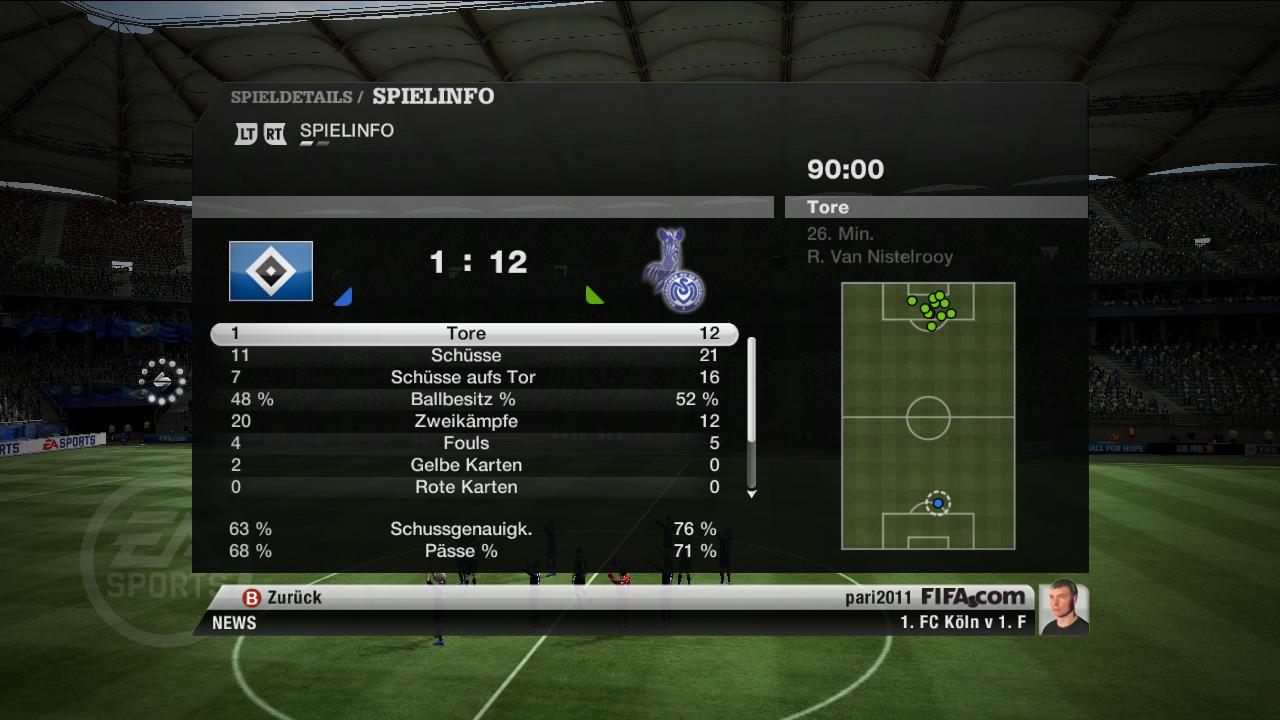The image size is (1280, 720).
Task: Click the MSV Duisburg zebra crest
Action: [675, 270]
